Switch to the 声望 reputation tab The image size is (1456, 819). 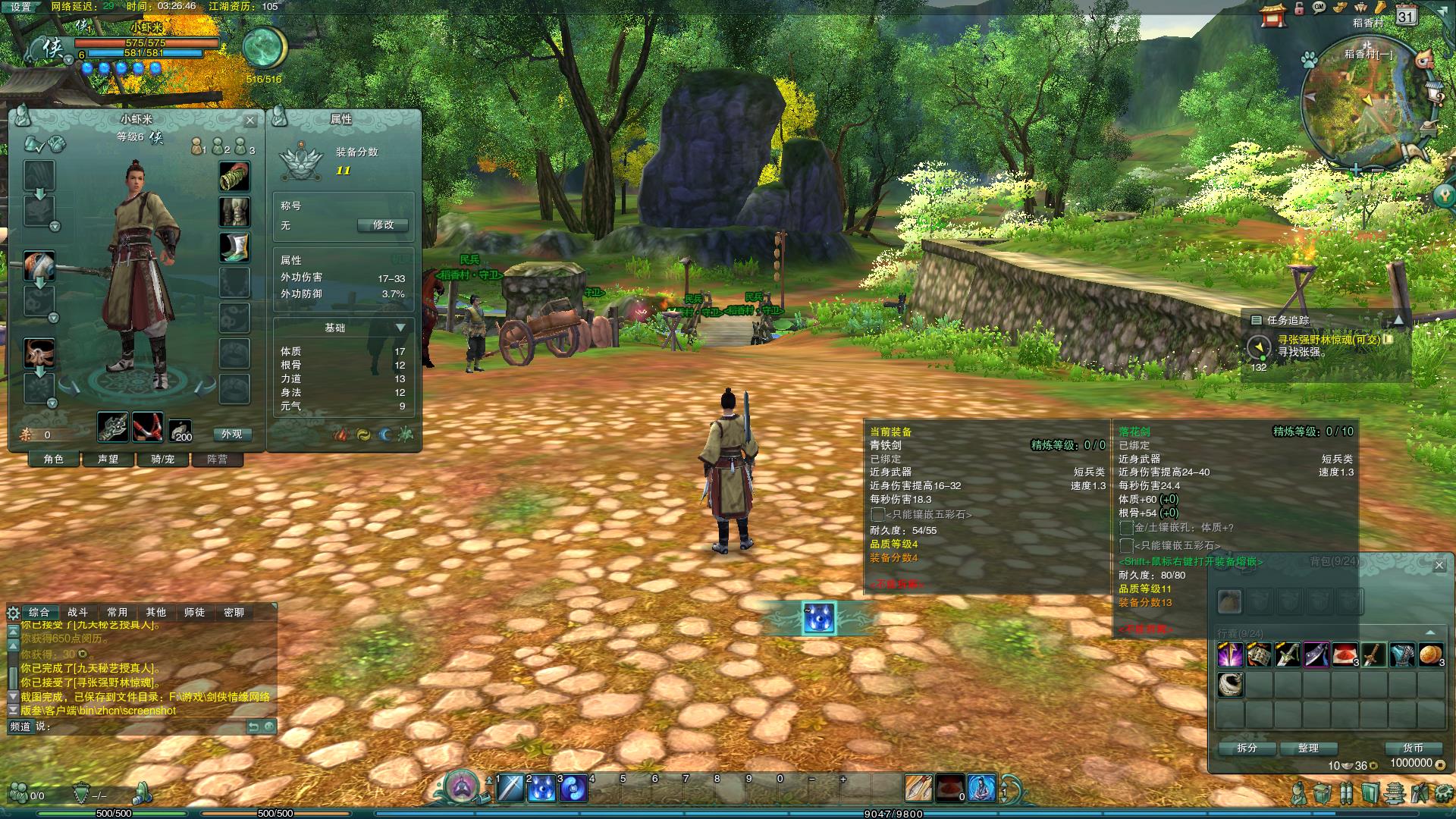[x=108, y=460]
